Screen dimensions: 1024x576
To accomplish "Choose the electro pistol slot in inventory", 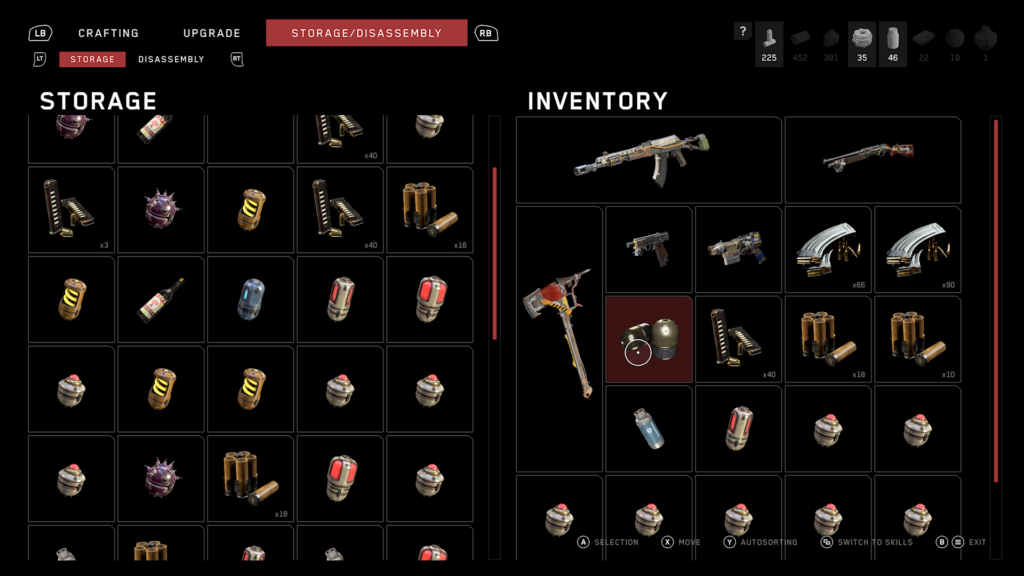I will [738, 250].
